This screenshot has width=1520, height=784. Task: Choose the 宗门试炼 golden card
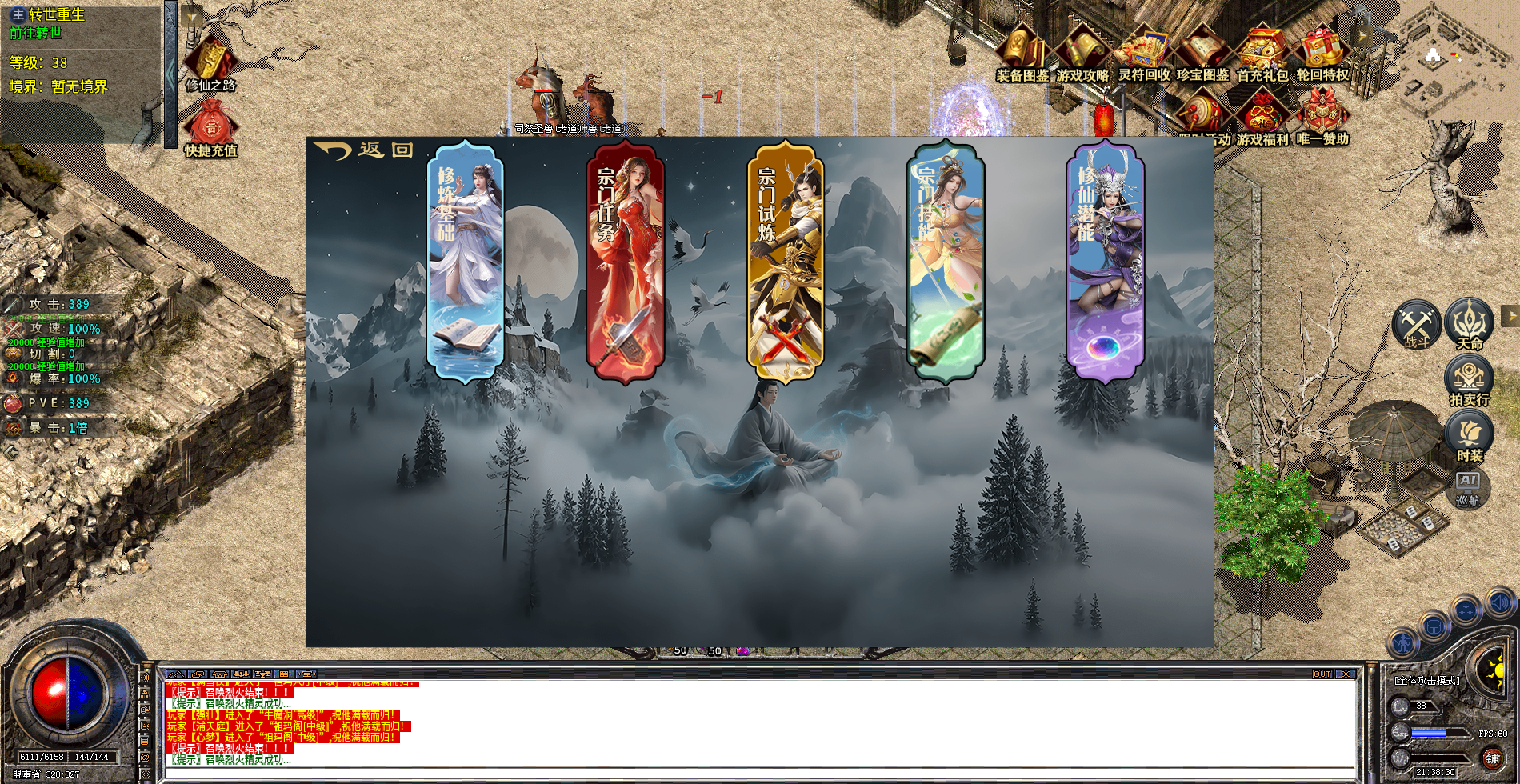(785, 260)
